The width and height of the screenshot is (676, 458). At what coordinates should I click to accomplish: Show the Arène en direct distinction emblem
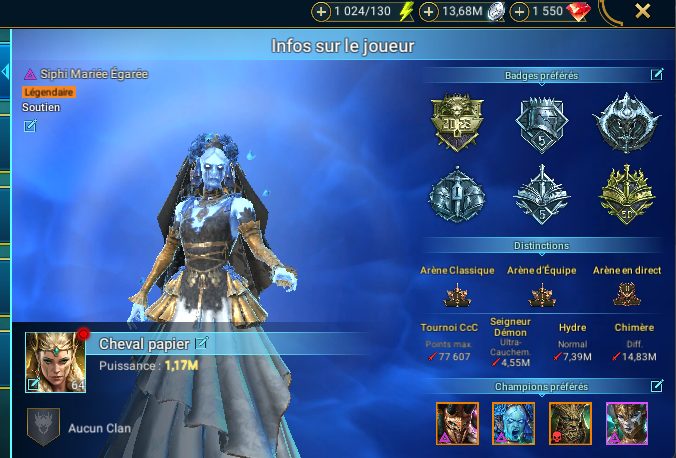pos(627,294)
